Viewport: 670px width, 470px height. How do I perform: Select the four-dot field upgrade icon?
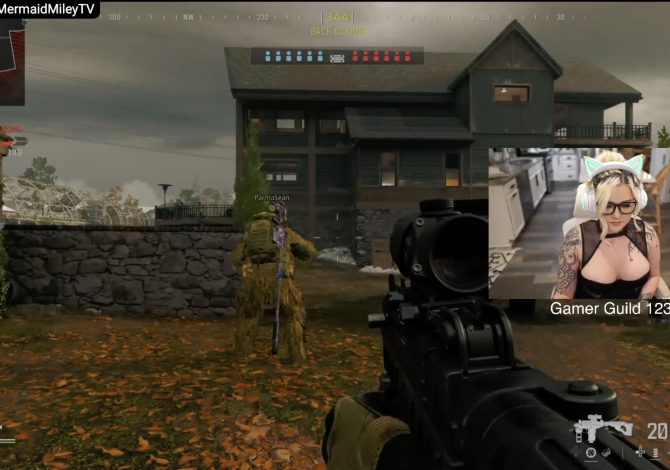click(640, 453)
